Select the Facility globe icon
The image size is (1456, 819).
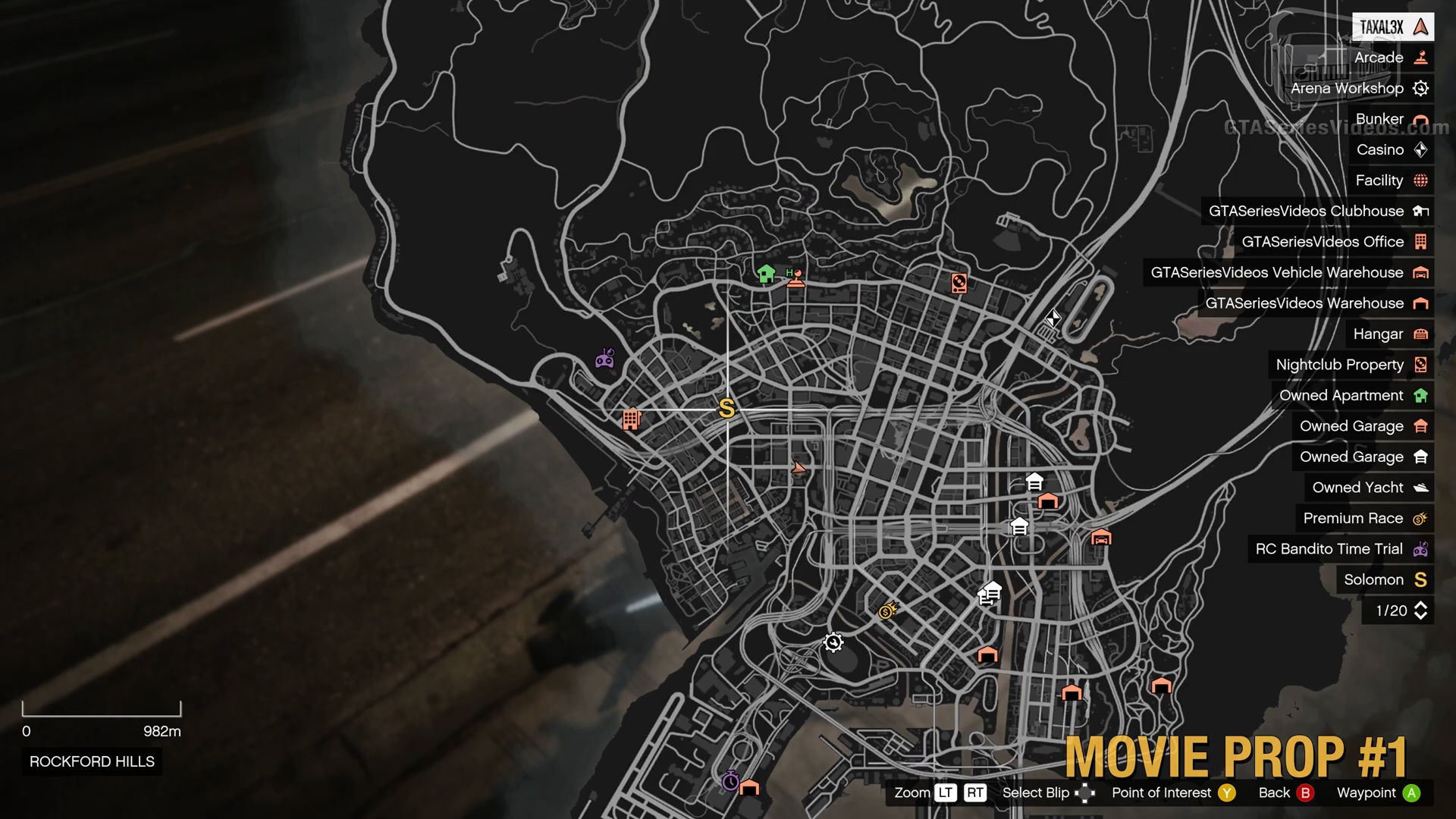[1421, 180]
